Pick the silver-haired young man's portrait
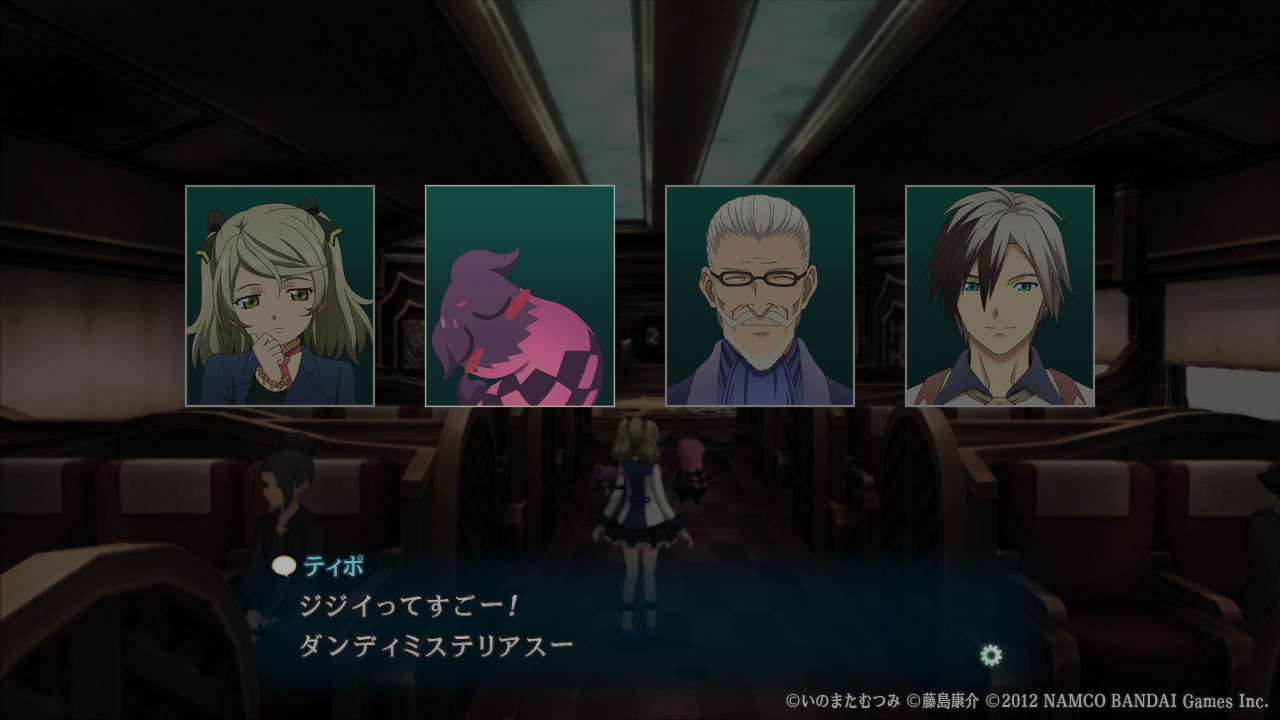 coord(1000,296)
